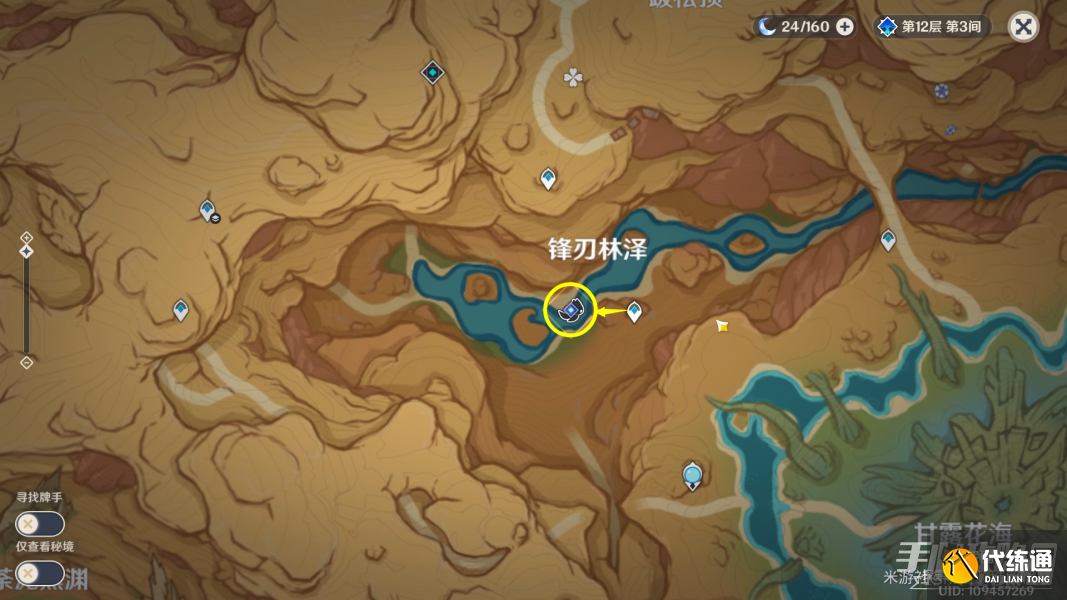Zoom in using the map slider plus
The image size is (1067, 600).
point(27,236)
